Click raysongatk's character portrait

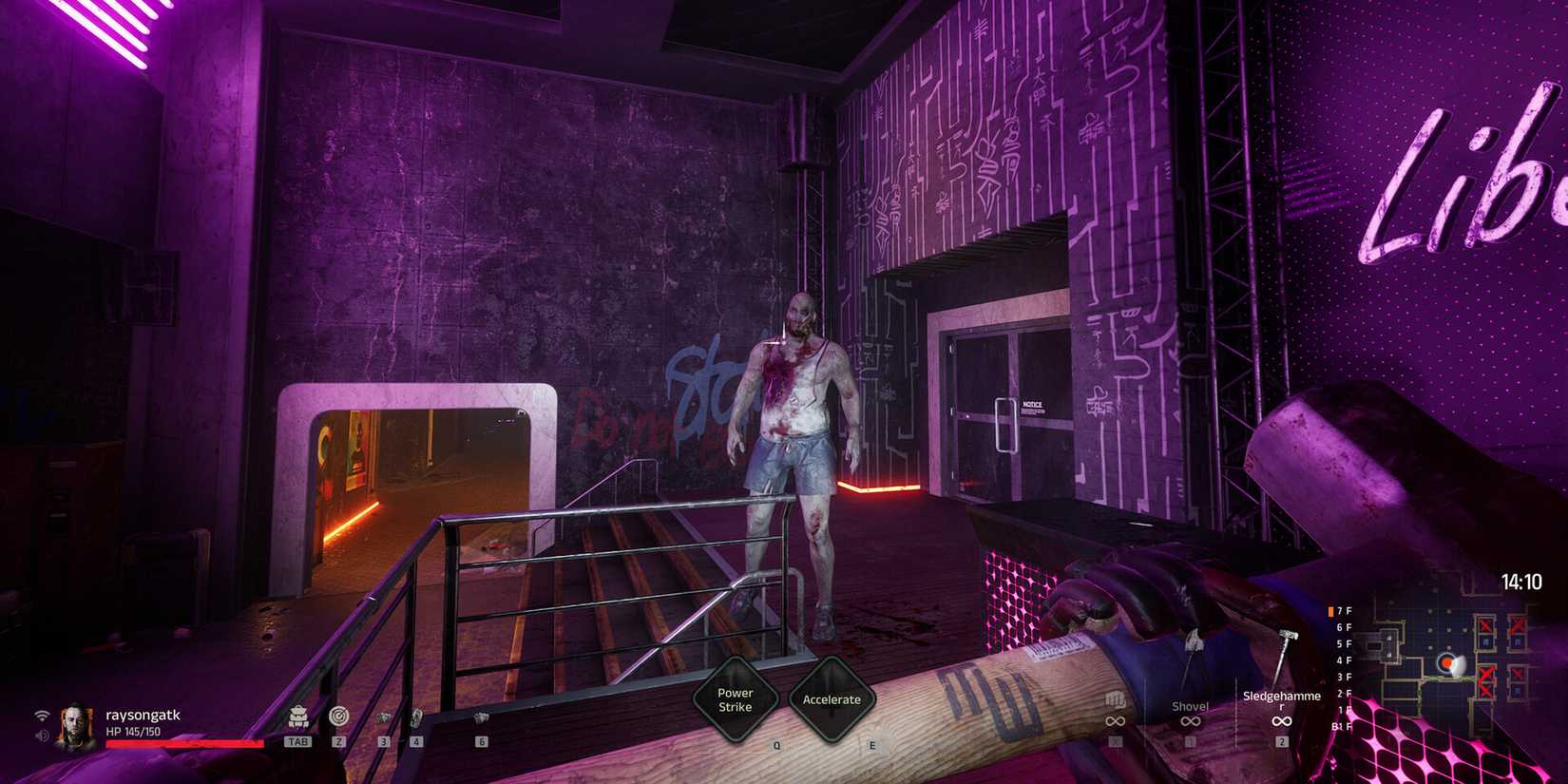74,725
